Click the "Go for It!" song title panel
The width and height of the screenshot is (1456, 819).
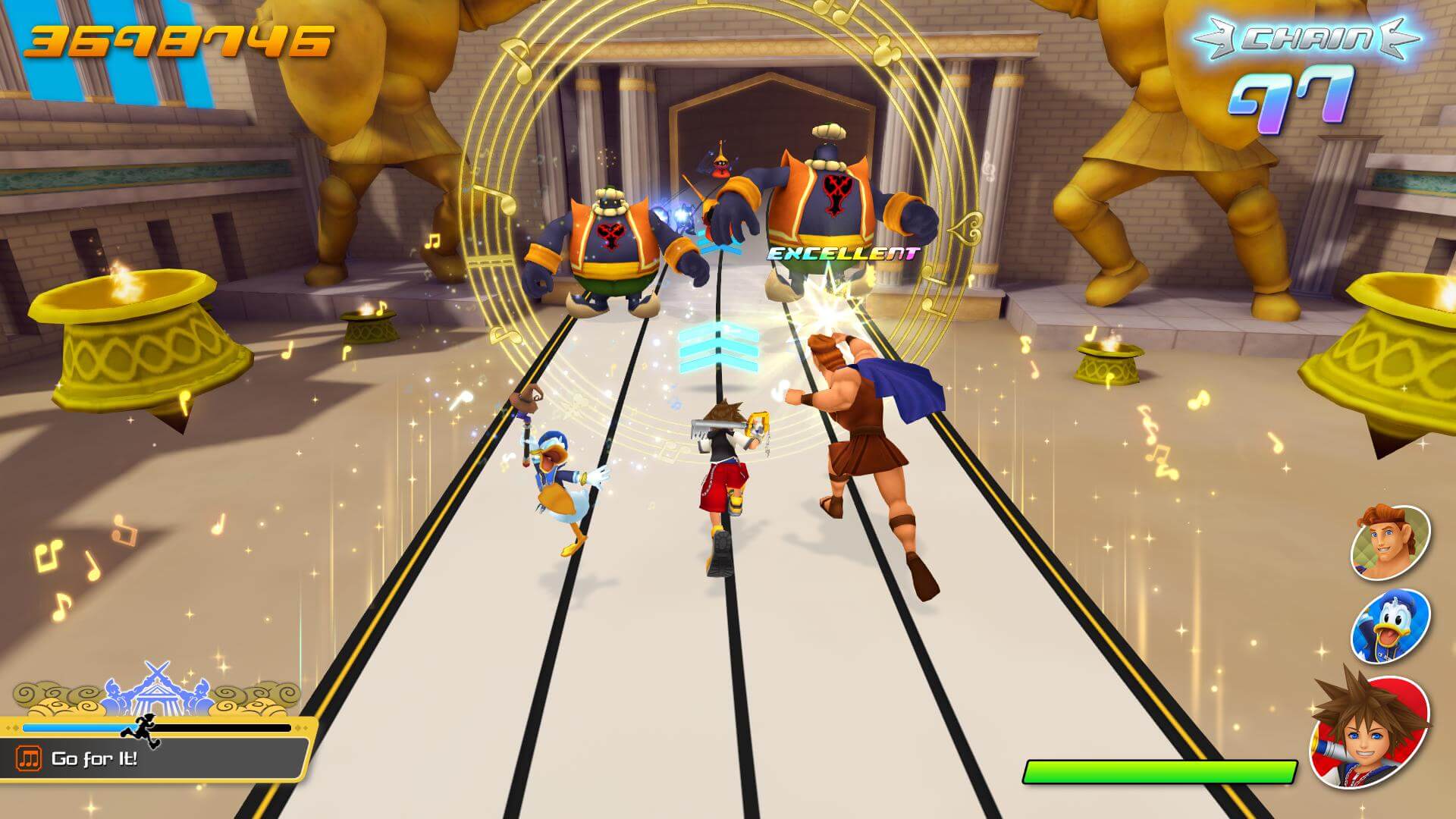tap(159, 758)
